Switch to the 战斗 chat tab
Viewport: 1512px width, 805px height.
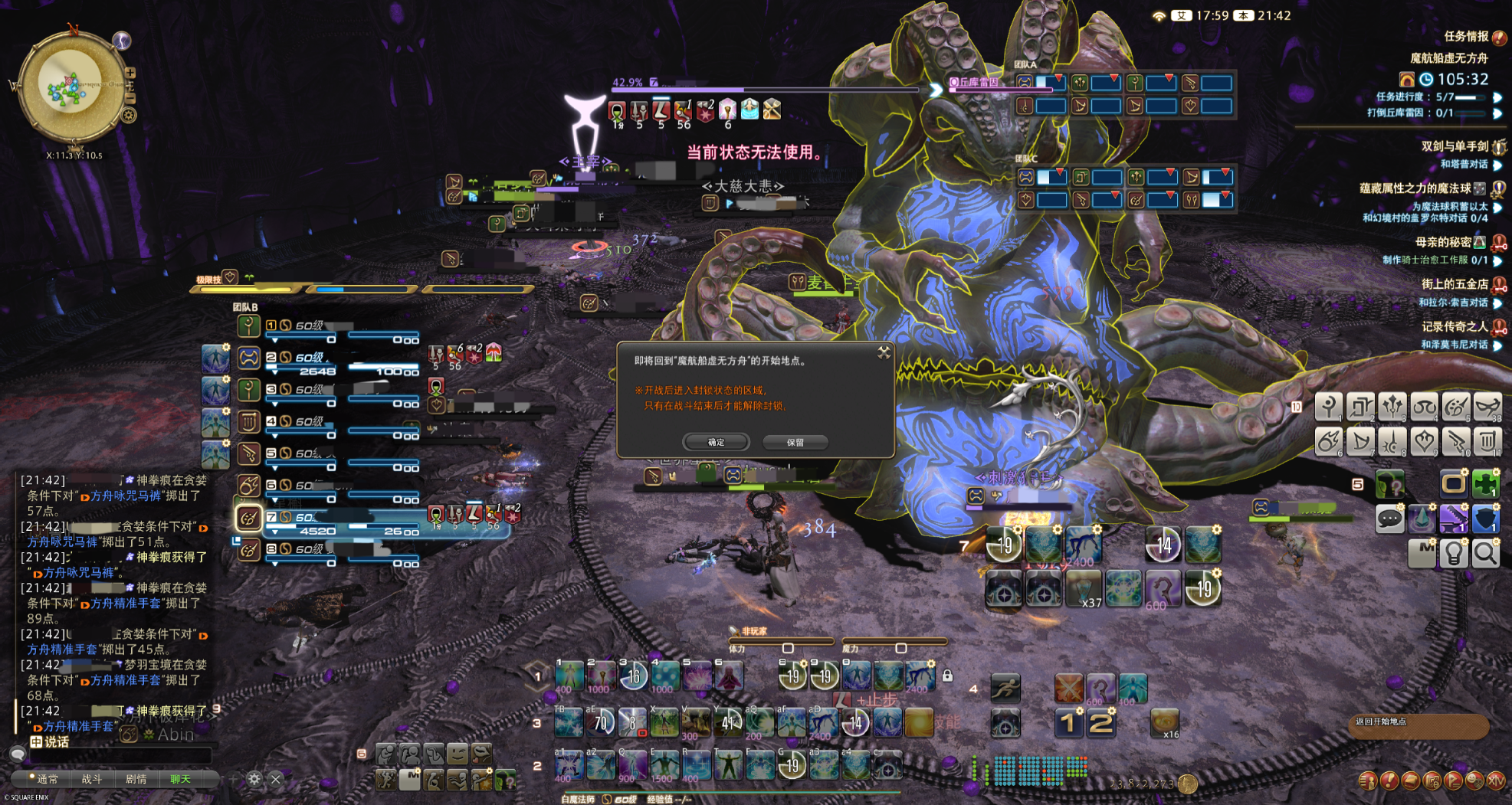coord(91,779)
